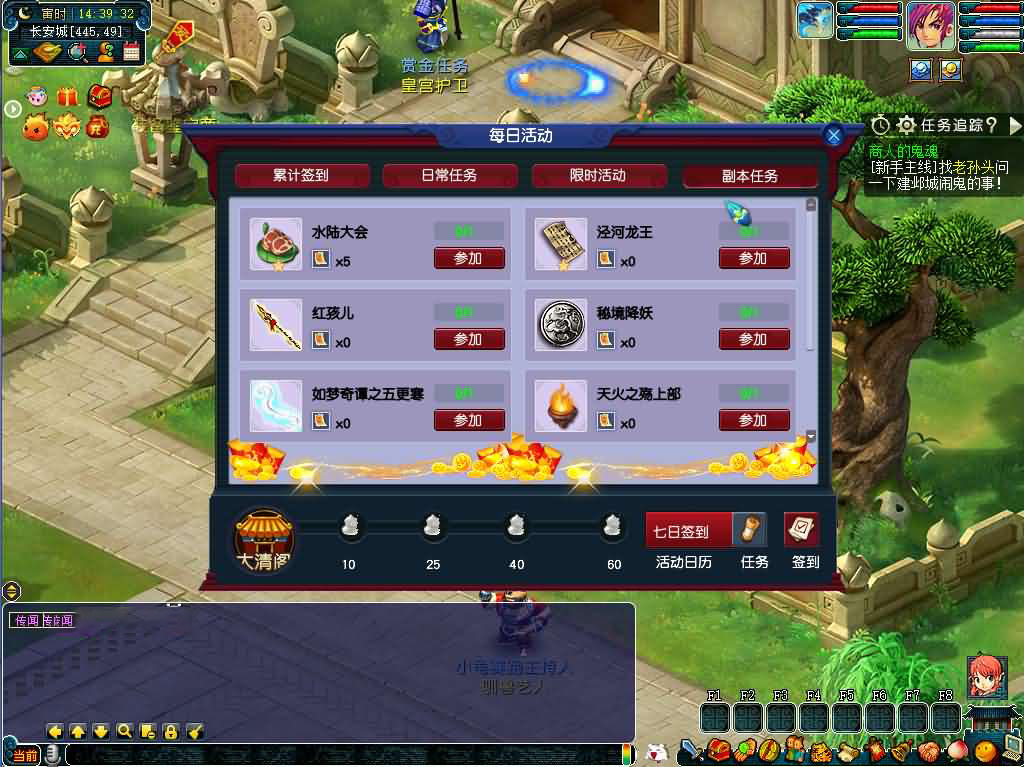Close the 每日活动 daily activity window
Screen dimensions: 1024x767
pos(834,135)
